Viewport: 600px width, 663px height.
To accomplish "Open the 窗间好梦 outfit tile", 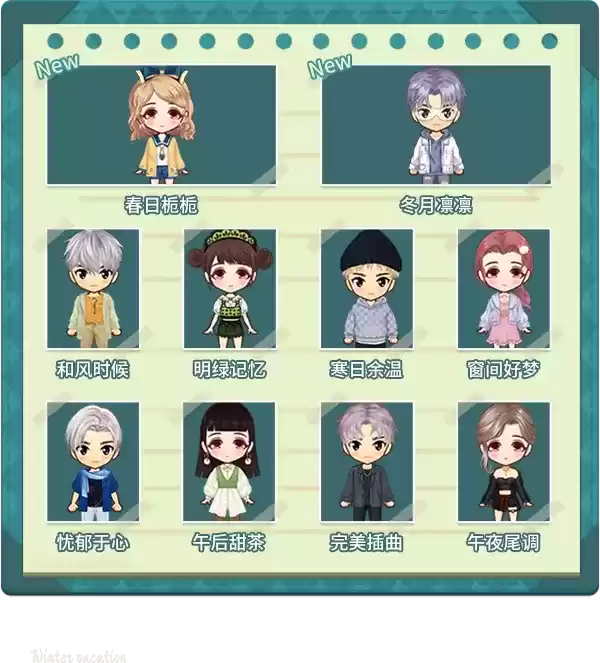I will click(x=504, y=290).
